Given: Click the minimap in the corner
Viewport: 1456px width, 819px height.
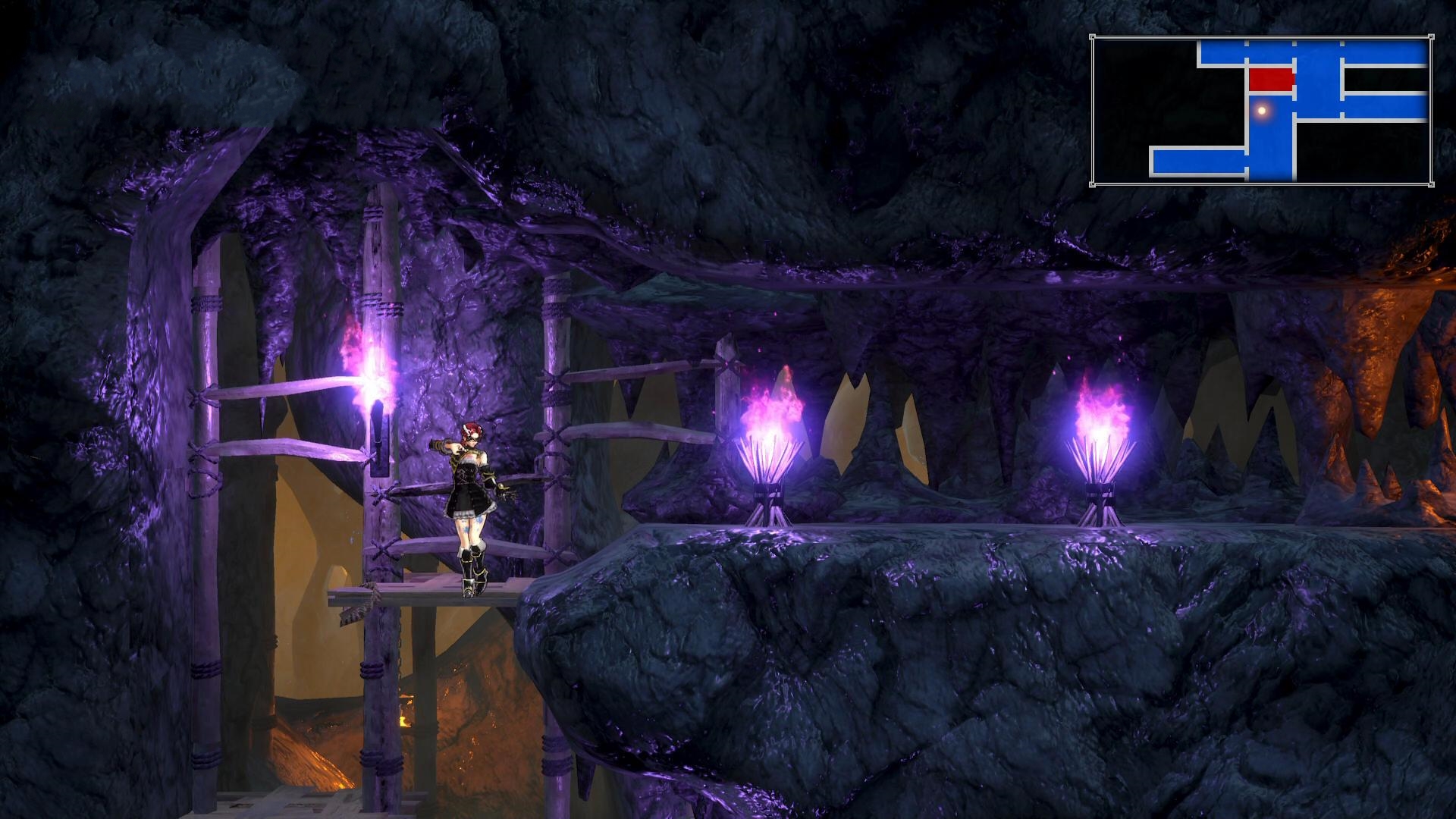Looking at the screenshot, I should pos(1262,110).
